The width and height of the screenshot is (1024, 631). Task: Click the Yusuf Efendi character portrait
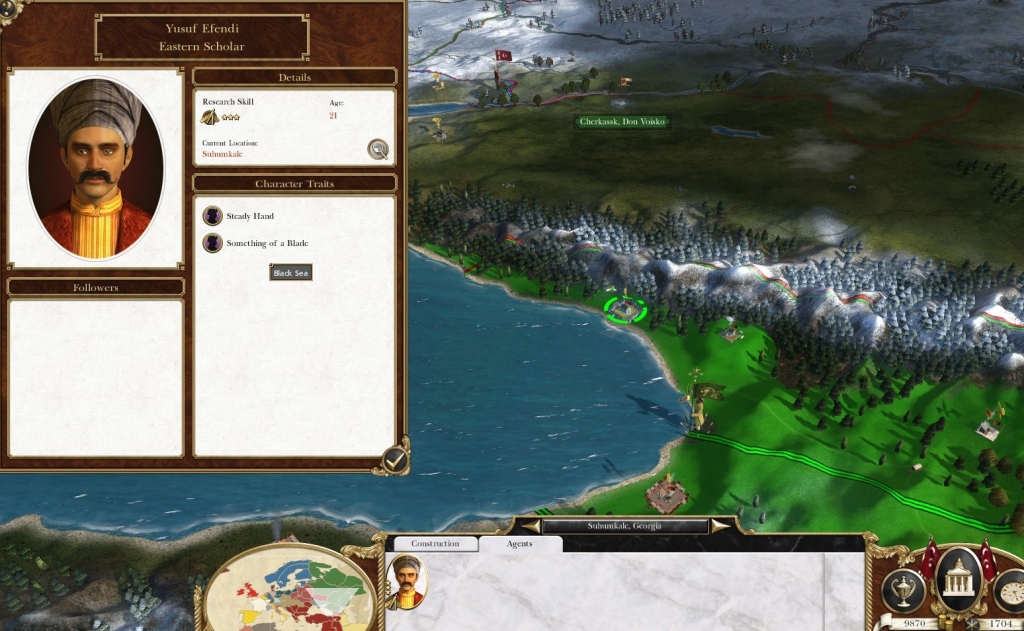click(x=96, y=168)
